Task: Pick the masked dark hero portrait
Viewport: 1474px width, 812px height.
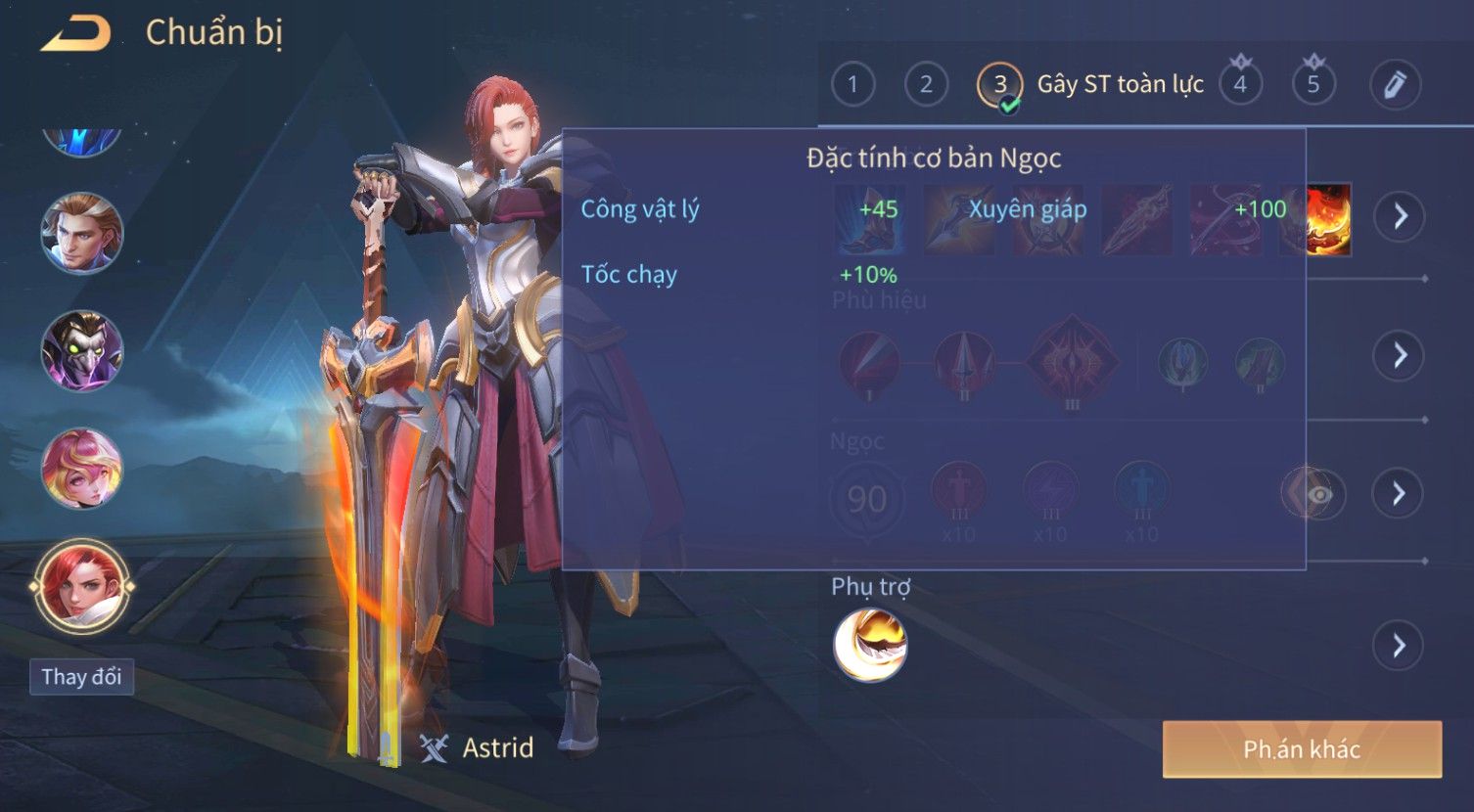Action: (81, 351)
